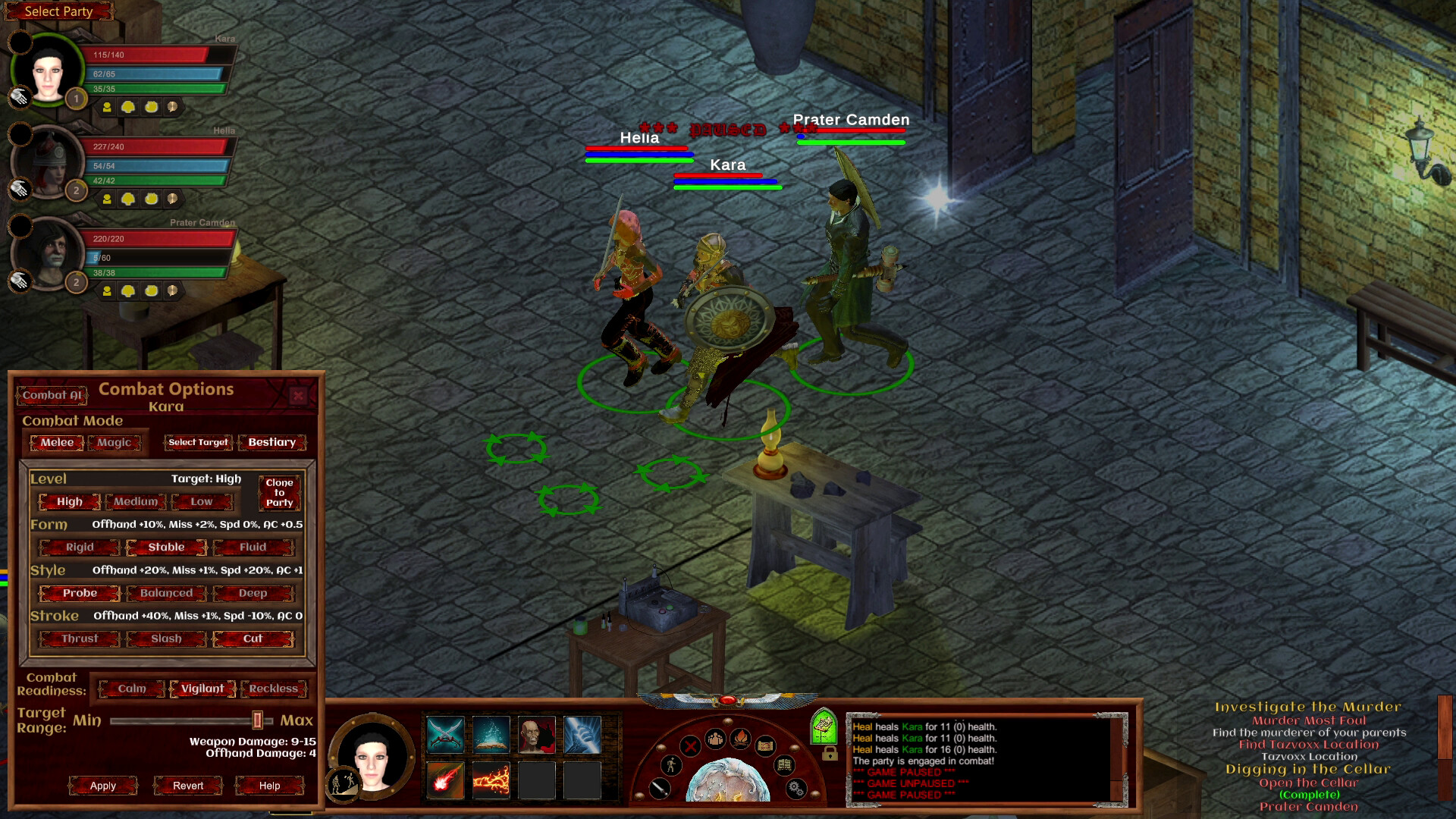1456x819 pixels.
Task: Click the Clone to Party button
Action: [x=279, y=493]
